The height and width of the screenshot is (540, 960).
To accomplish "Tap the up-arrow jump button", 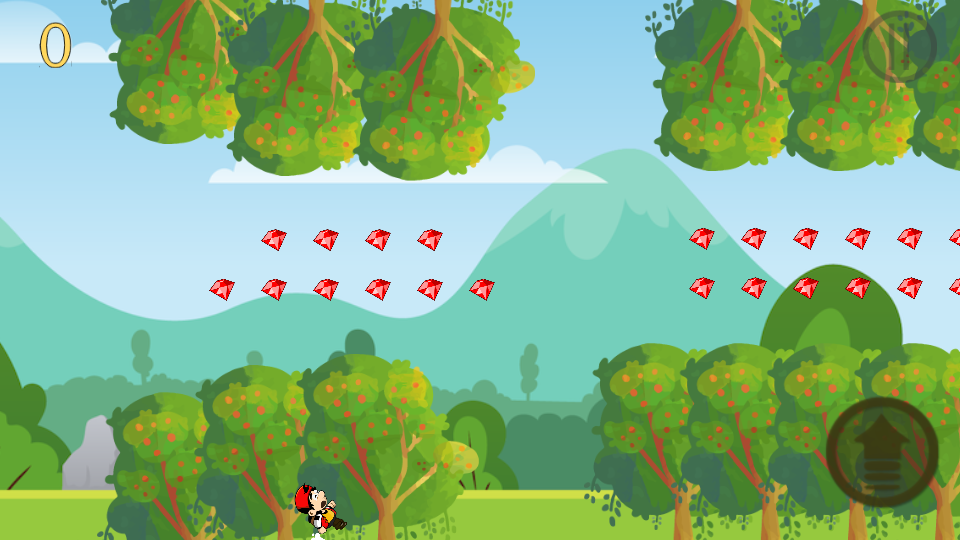I will click(882, 452).
